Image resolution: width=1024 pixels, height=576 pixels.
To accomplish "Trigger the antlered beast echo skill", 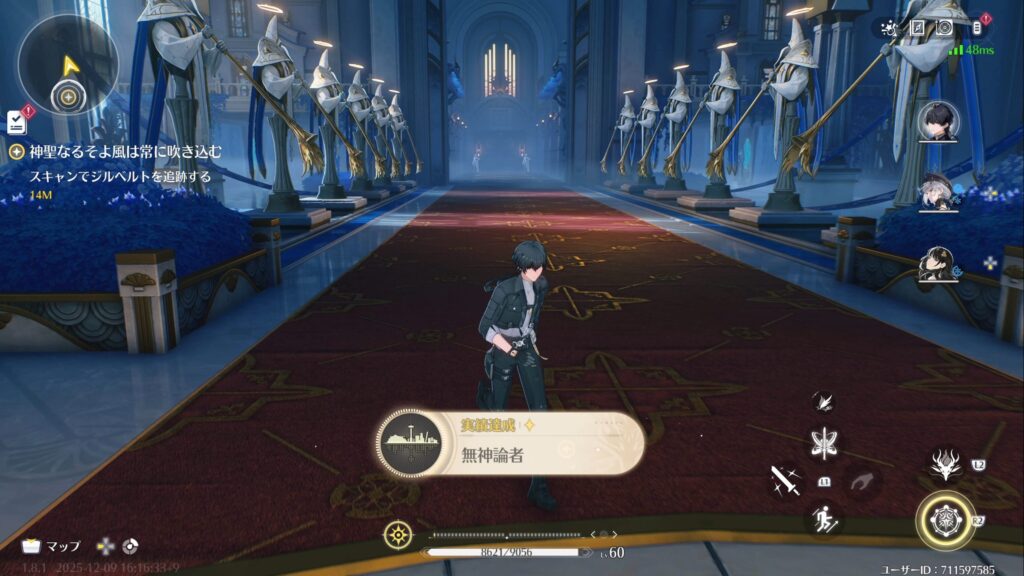I will pyautogui.click(x=945, y=462).
